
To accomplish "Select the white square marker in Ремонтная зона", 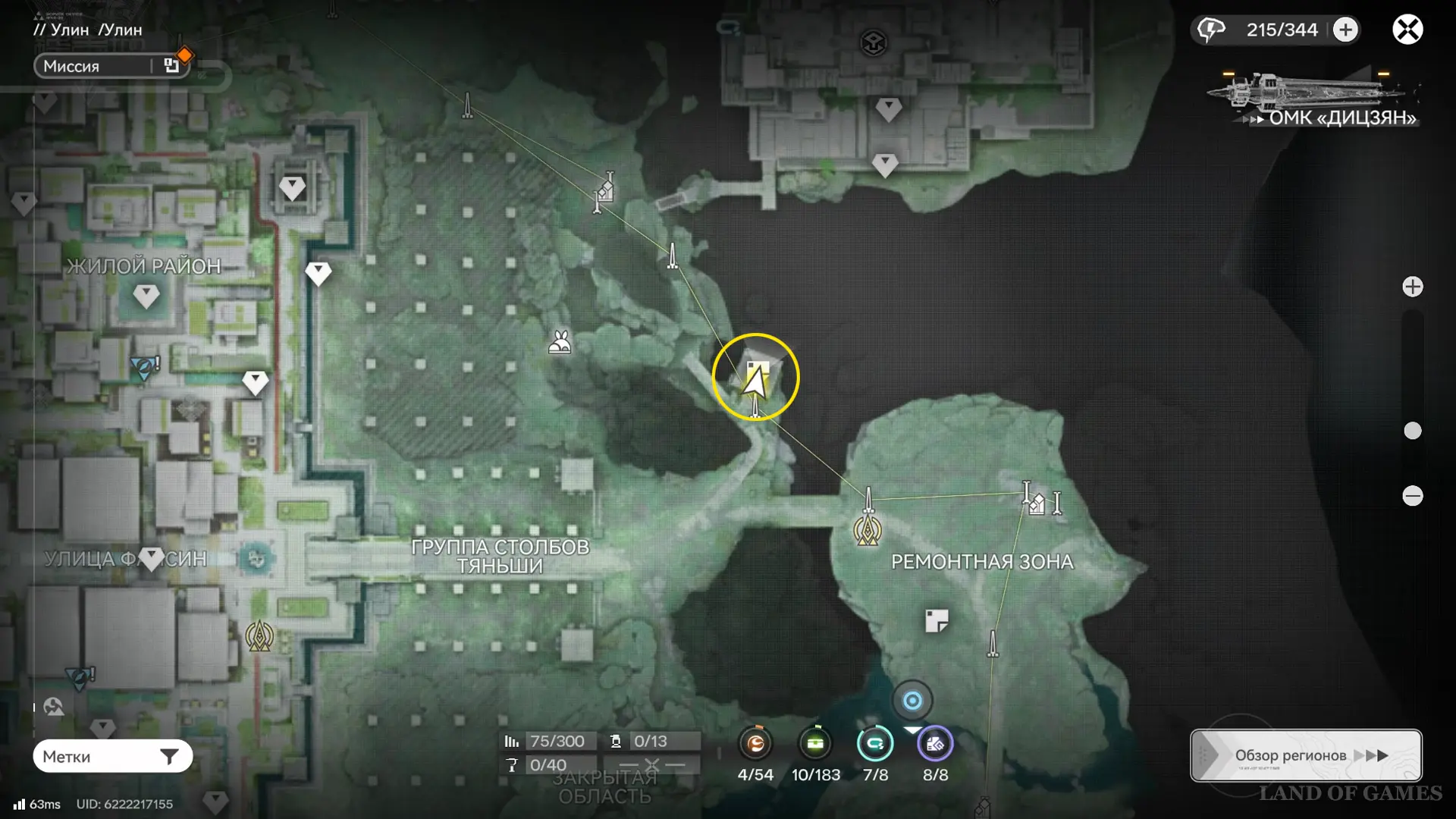I will point(937,621).
